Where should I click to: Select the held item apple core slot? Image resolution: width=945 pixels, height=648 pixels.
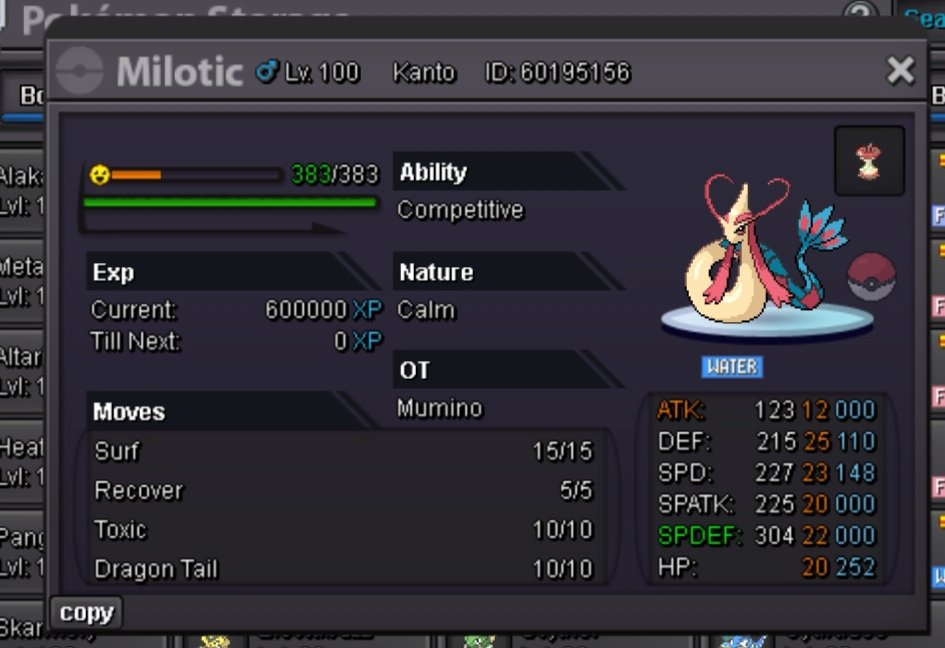click(869, 161)
